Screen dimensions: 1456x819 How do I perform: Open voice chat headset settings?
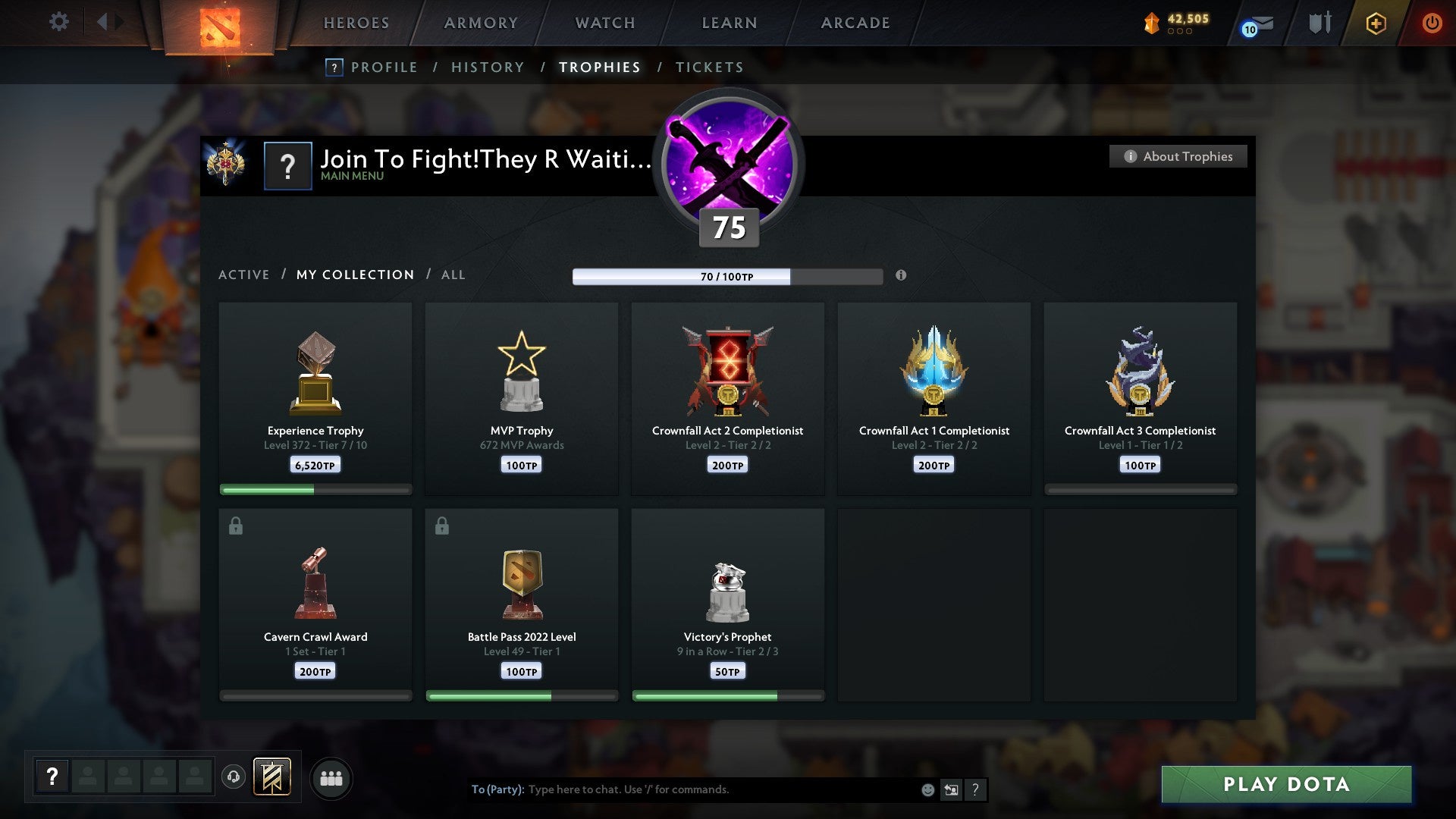tap(234, 777)
